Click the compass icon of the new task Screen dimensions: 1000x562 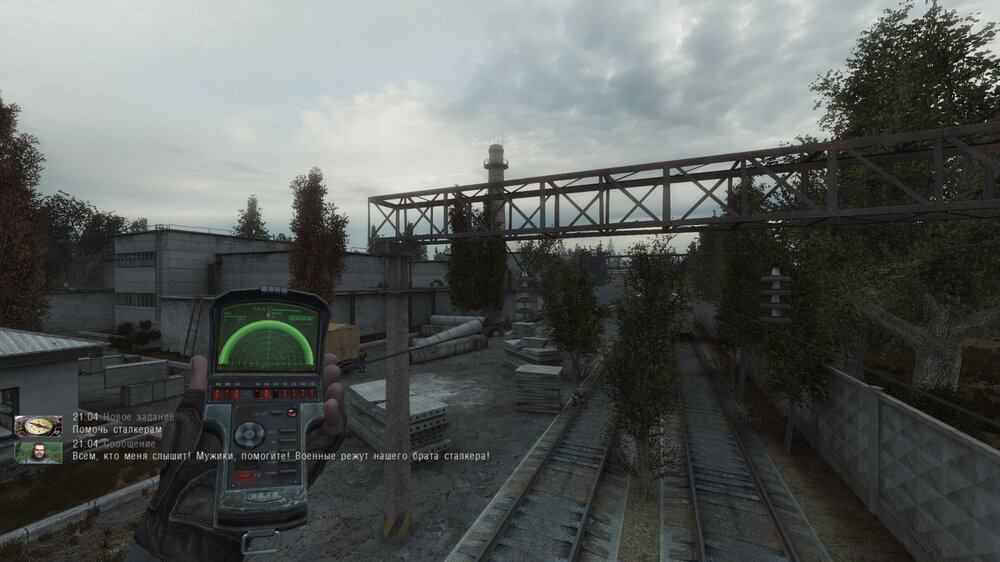(38, 425)
